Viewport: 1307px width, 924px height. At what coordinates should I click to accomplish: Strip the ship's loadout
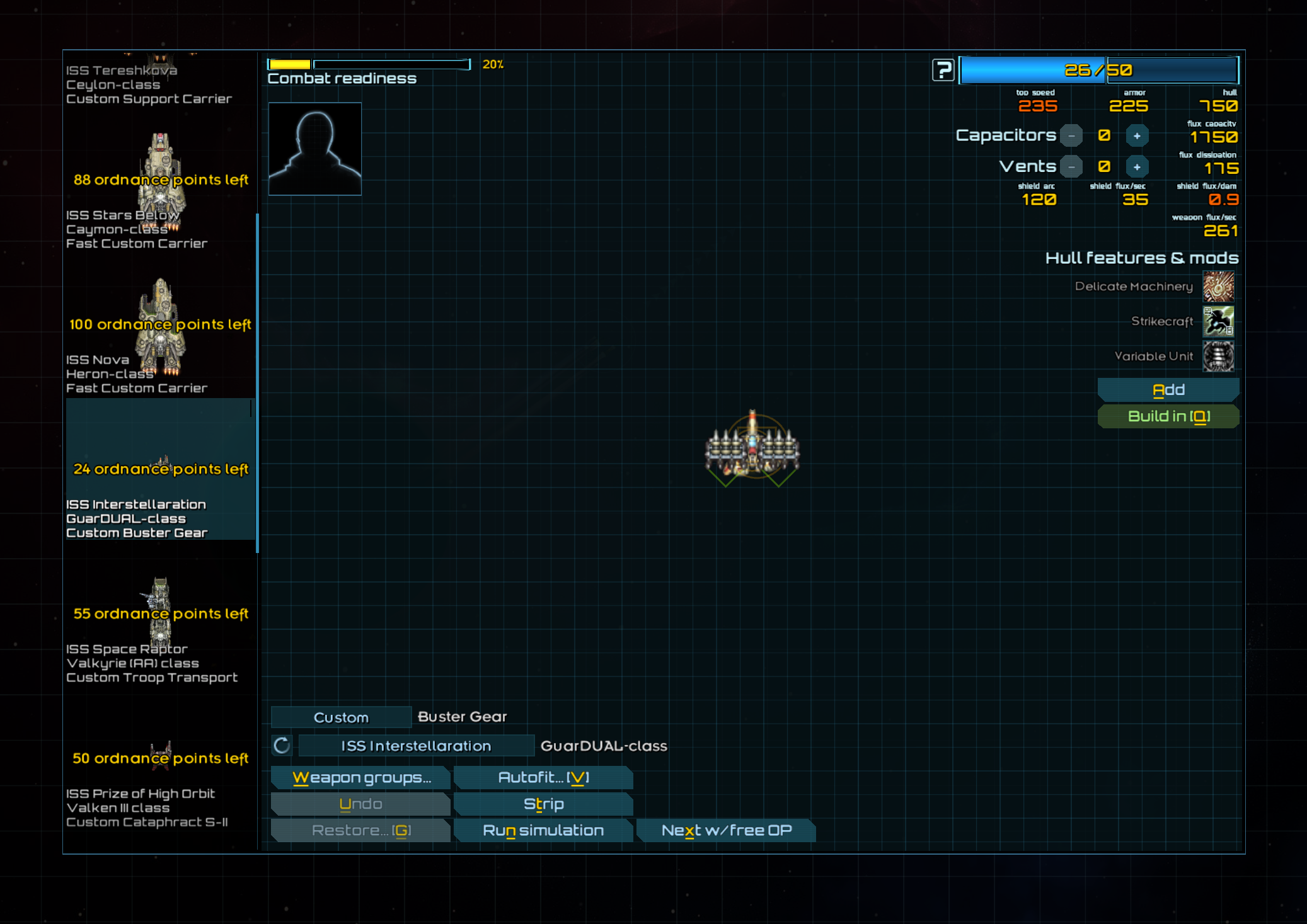click(x=543, y=804)
